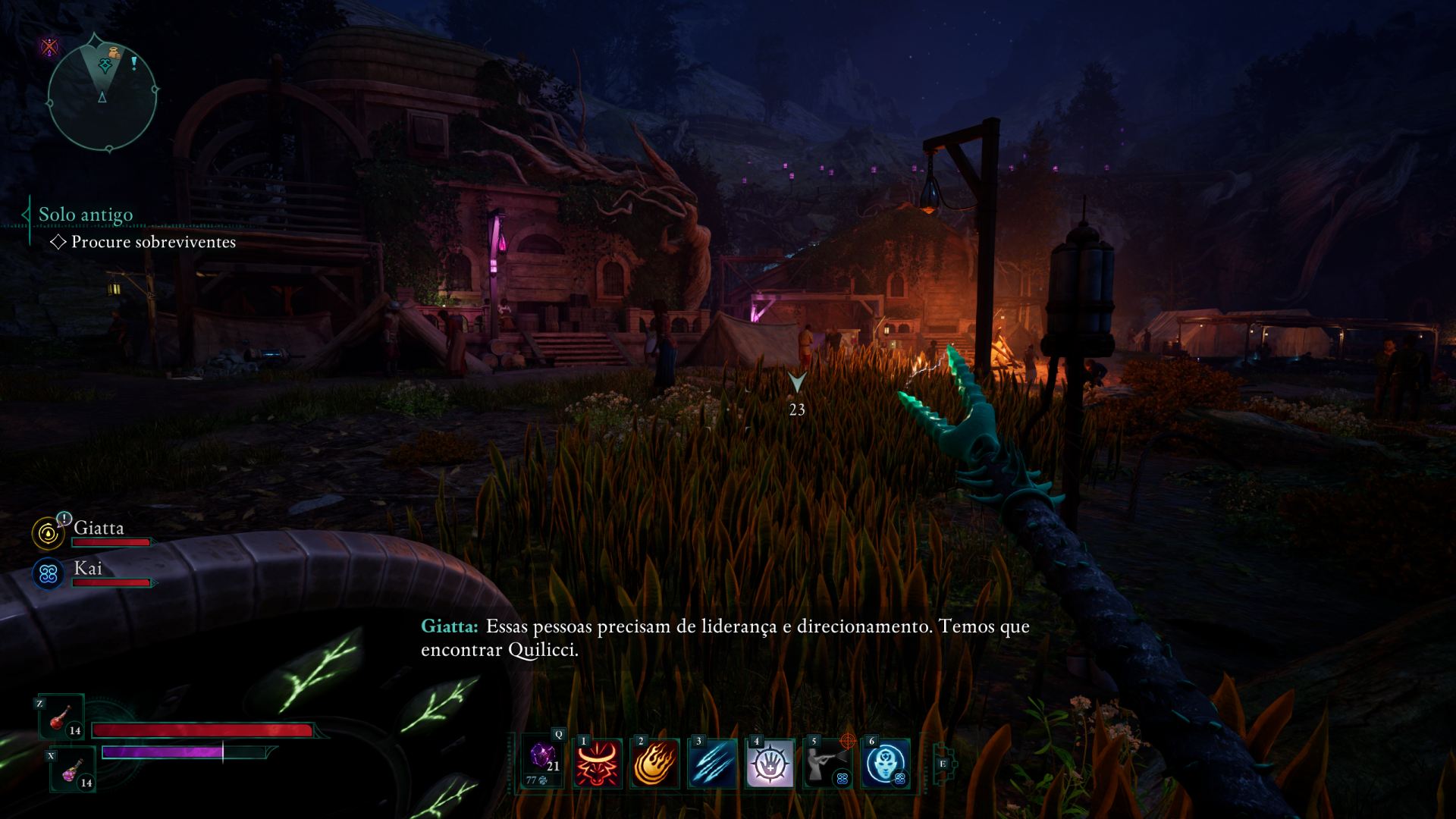1456x819 pixels.
Task: Select companion Kai's portrait icon
Action: click(49, 574)
